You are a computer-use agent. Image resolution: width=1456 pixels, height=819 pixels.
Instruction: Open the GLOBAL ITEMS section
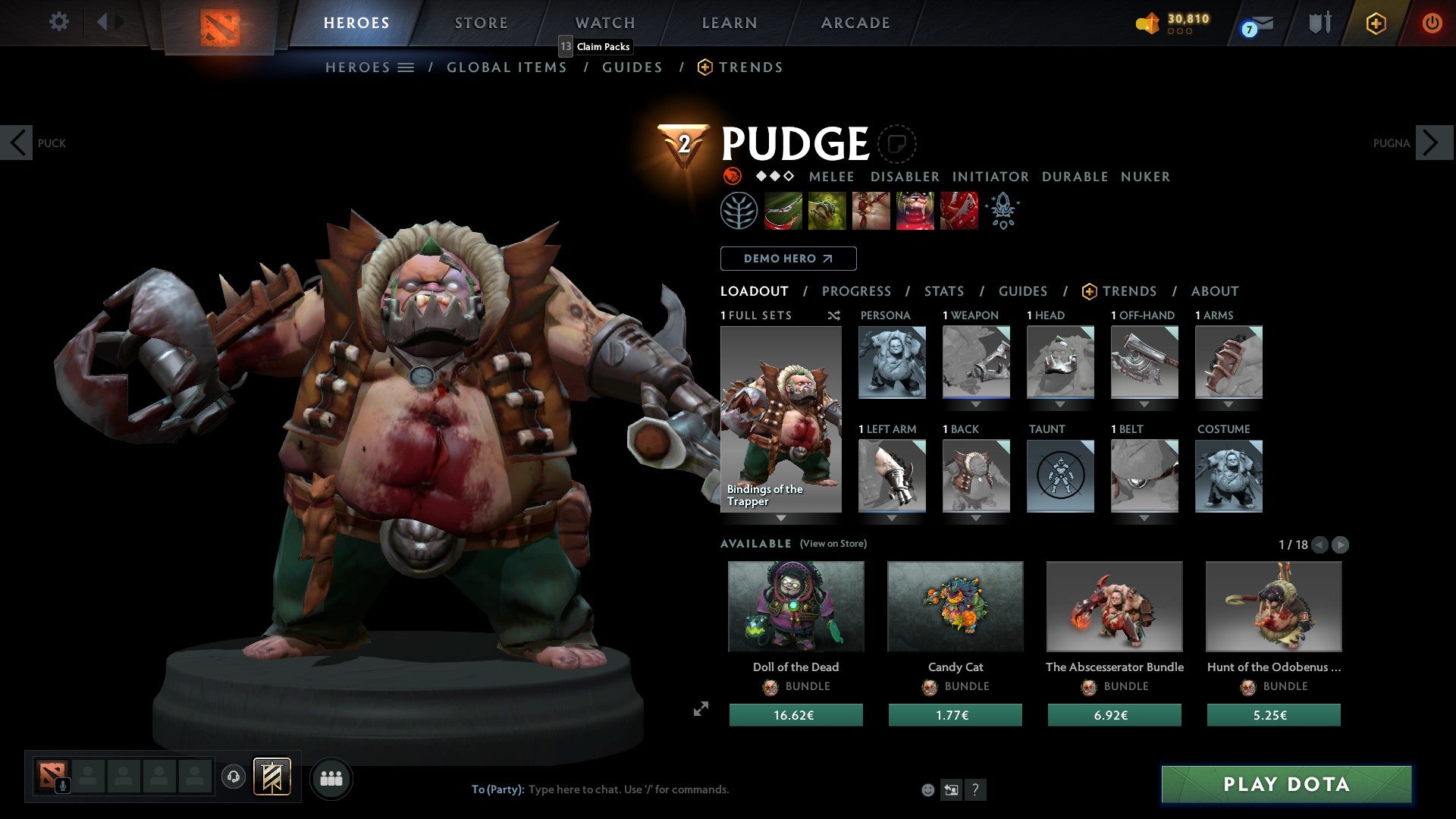[507, 67]
